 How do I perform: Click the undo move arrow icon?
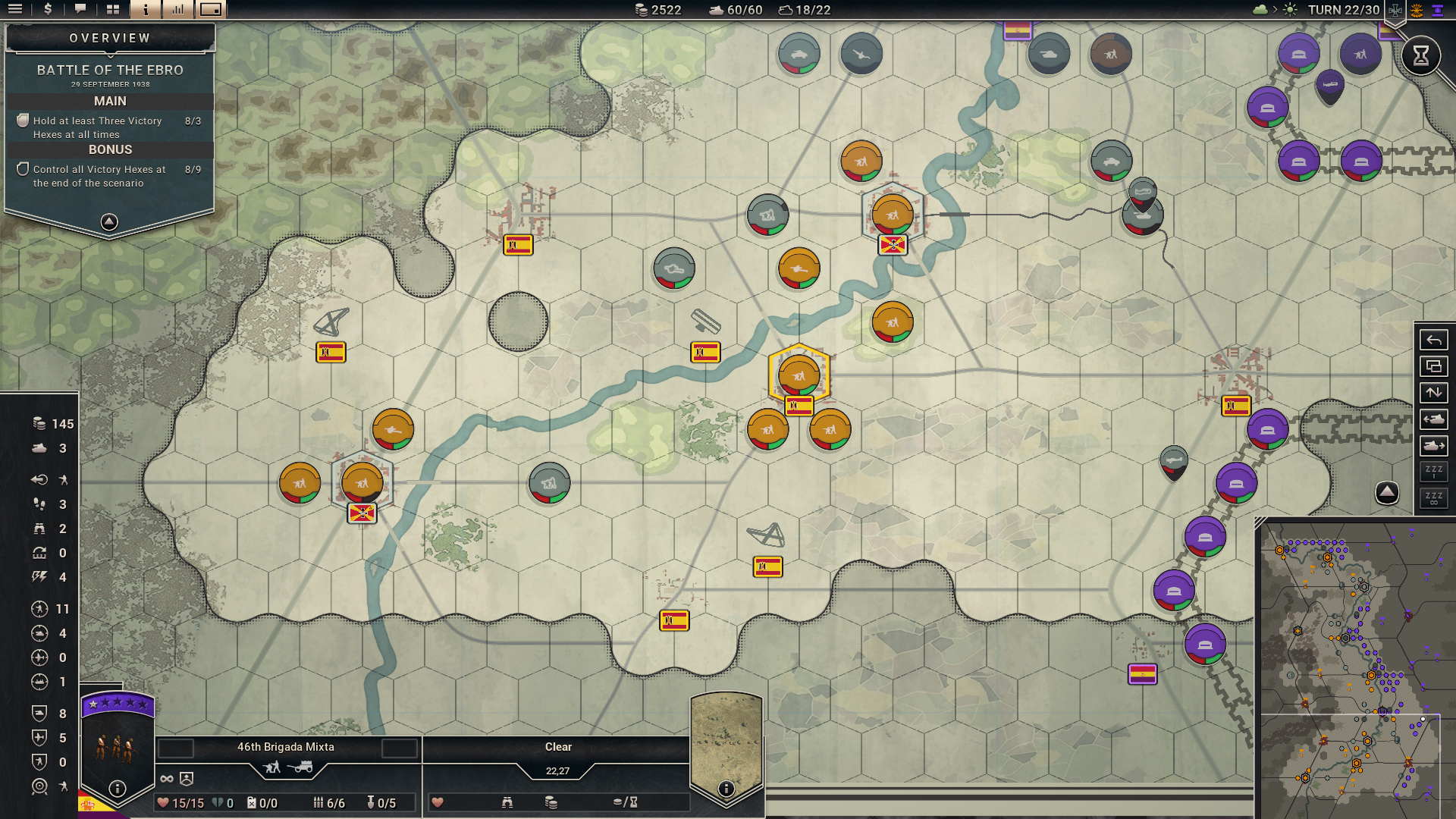(x=1434, y=341)
